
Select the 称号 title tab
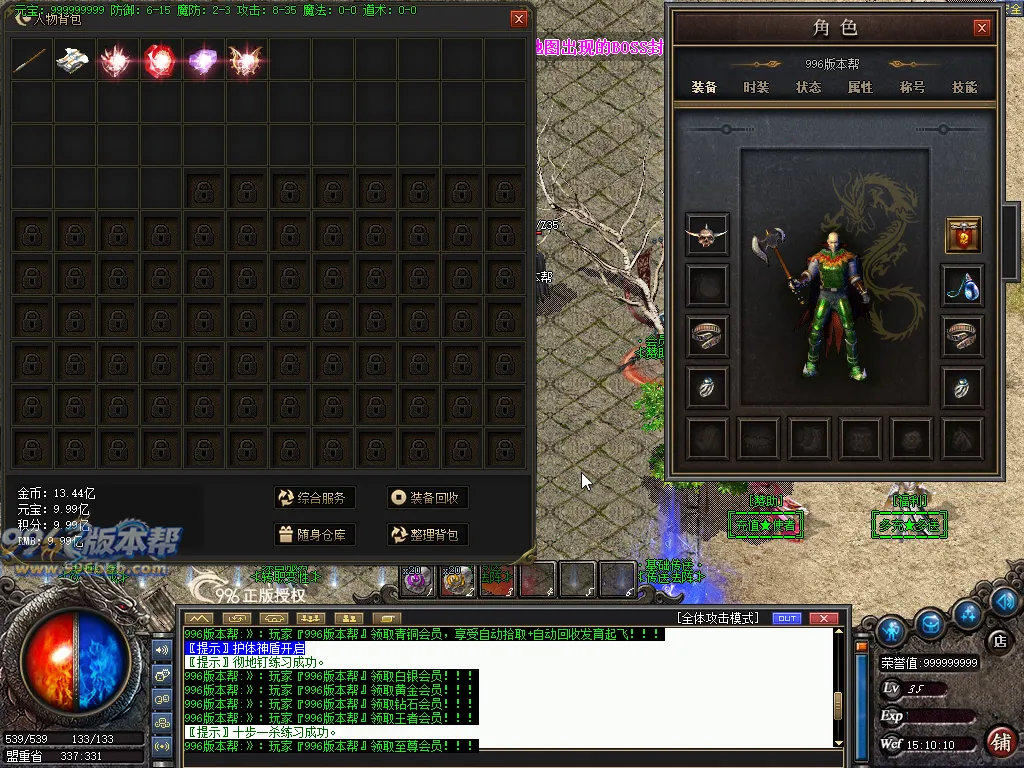[x=912, y=87]
